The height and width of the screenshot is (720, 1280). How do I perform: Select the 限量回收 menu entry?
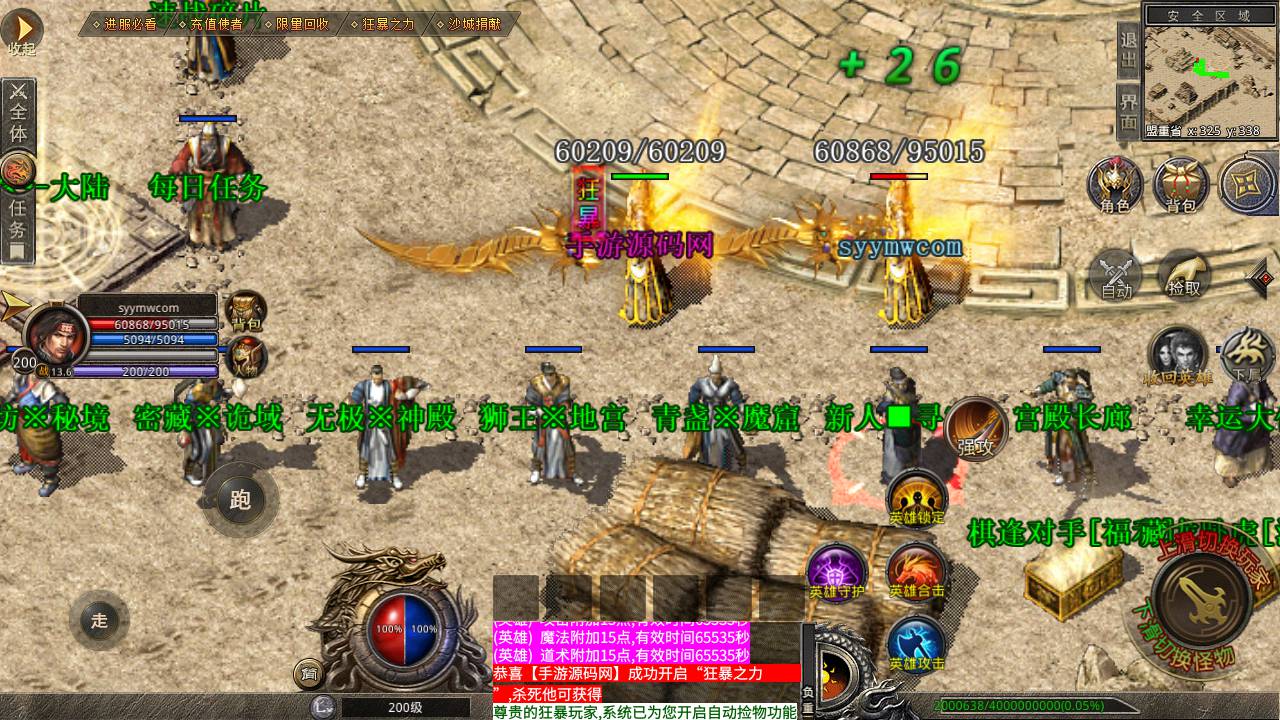pyautogui.click(x=302, y=24)
